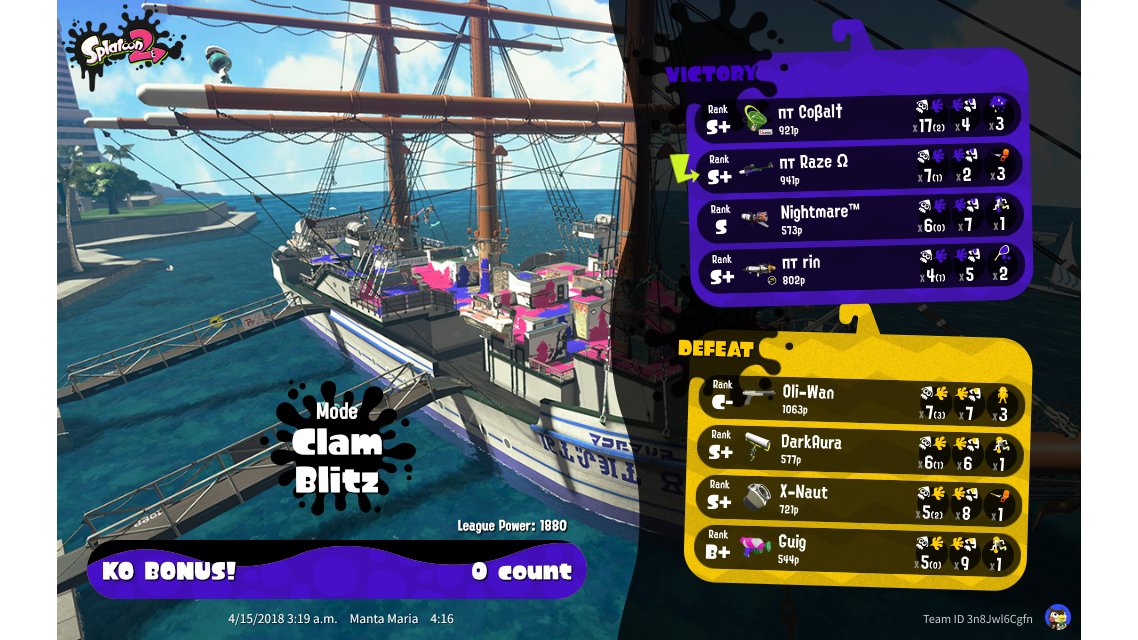The width and height of the screenshot is (1138, 640).
Task: Select the DarkAura player row
Action: tap(858, 449)
